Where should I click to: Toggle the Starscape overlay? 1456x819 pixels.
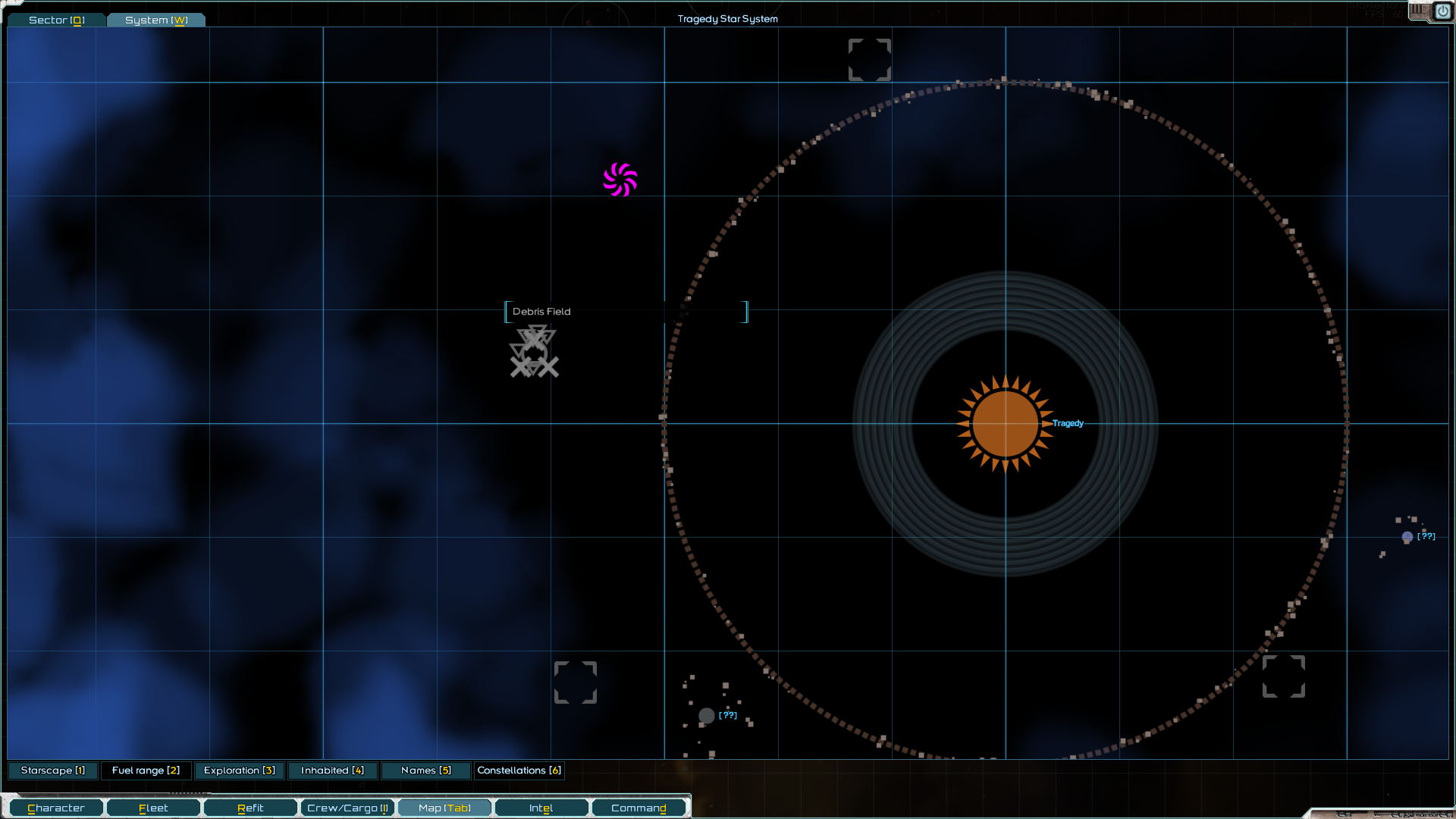click(52, 770)
